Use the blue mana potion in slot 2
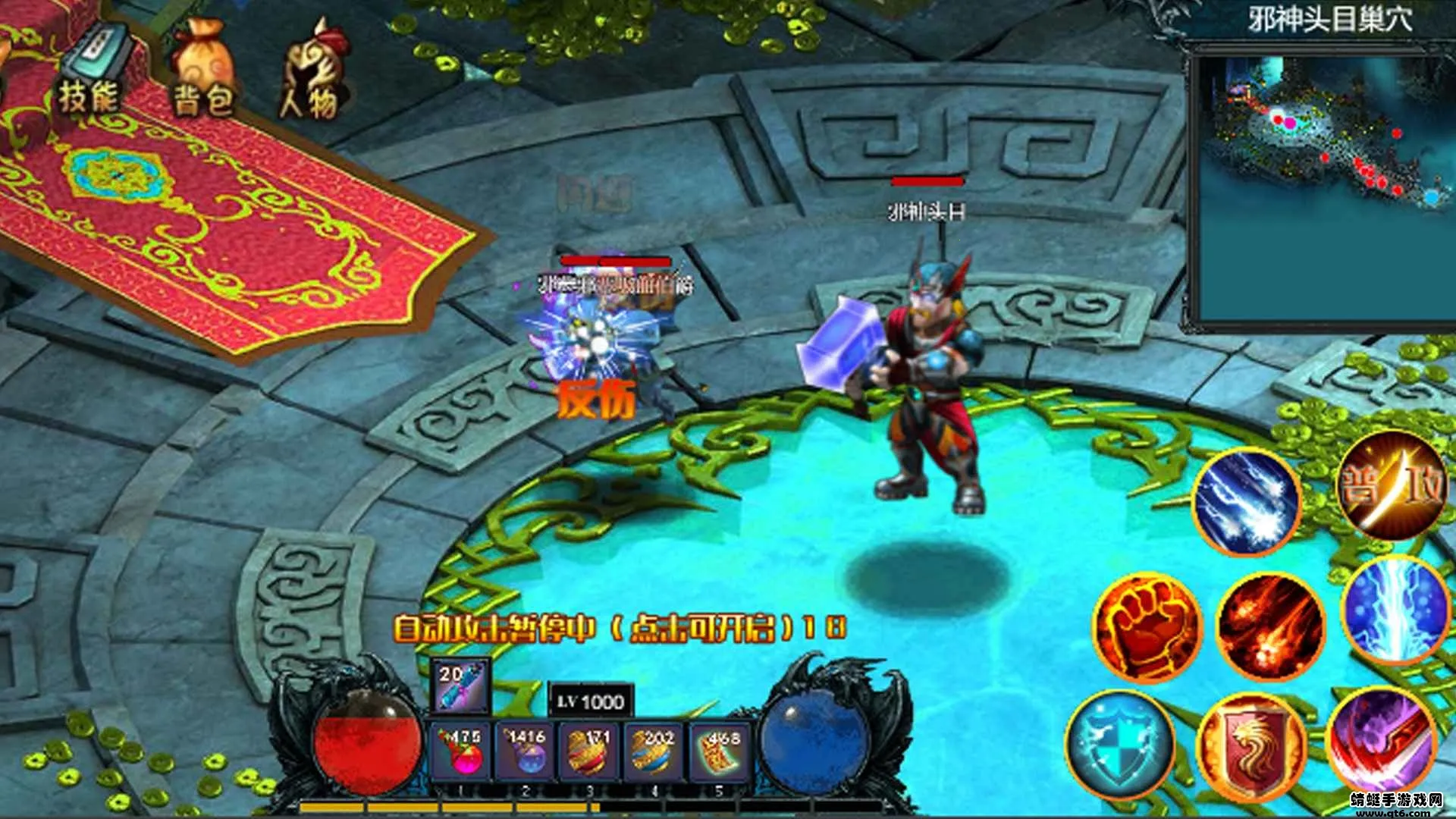Viewport: 1456px width, 819px height. pyautogui.click(x=526, y=751)
